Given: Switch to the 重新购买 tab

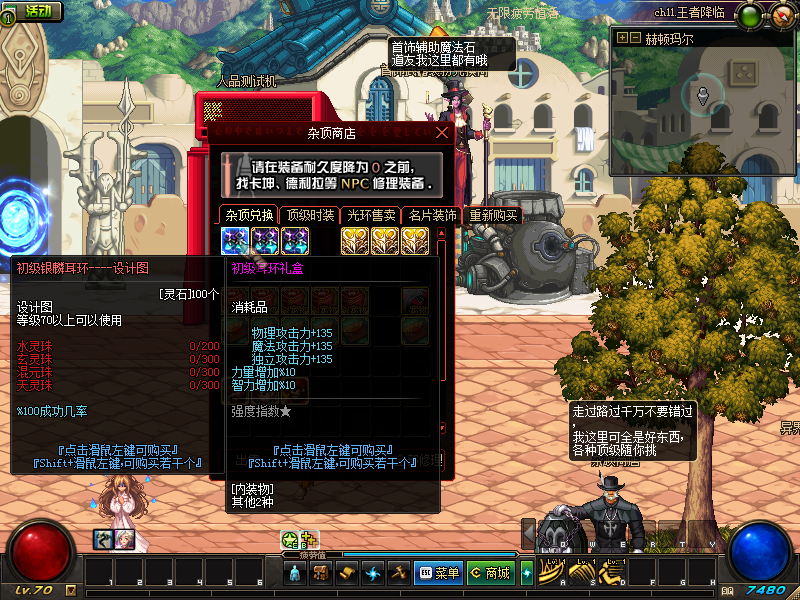Looking at the screenshot, I should click(x=493, y=215).
